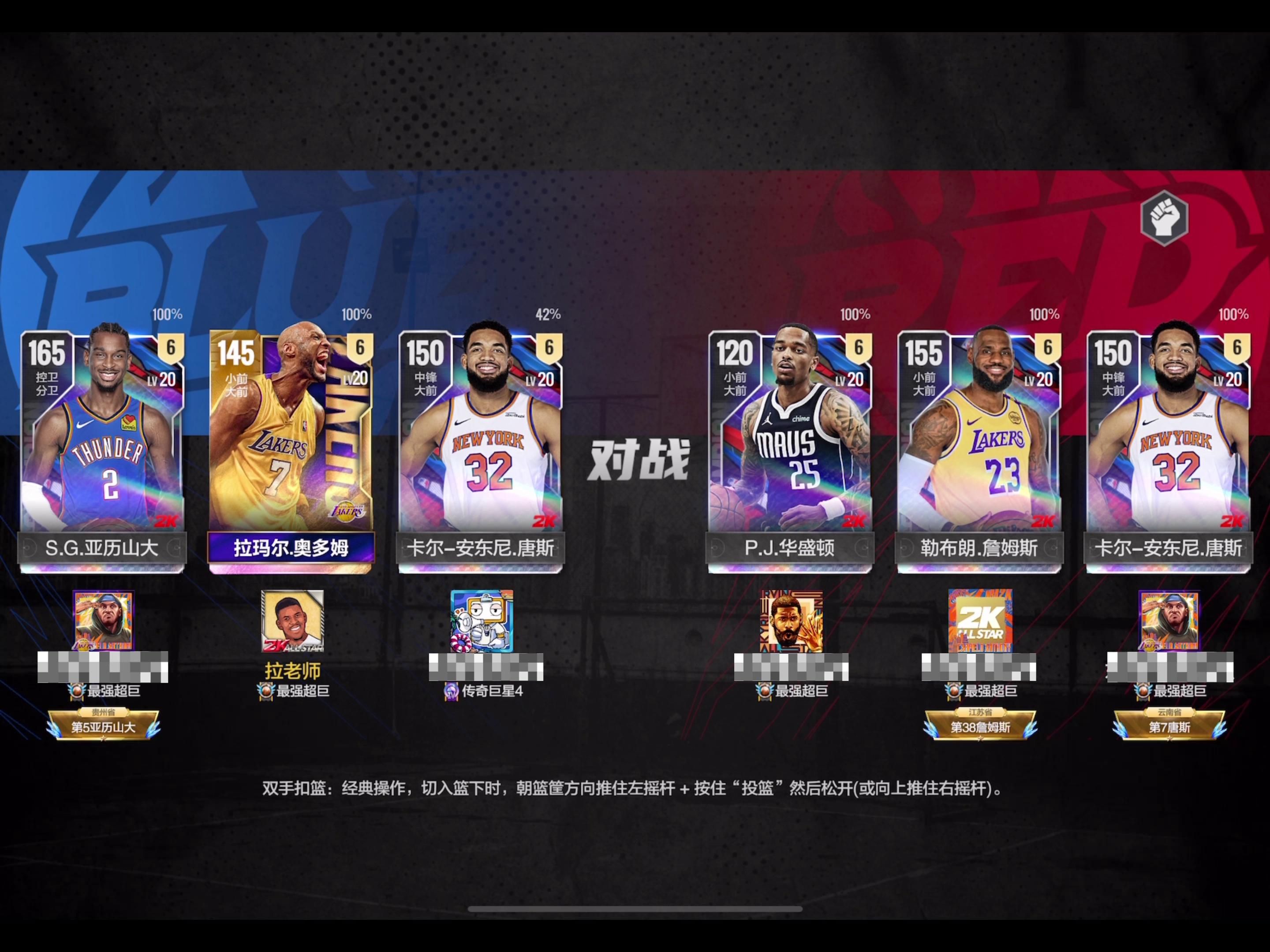Tap the 最强超巨 badge under 拉老师
1270x952 pixels.
pyautogui.click(x=293, y=690)
